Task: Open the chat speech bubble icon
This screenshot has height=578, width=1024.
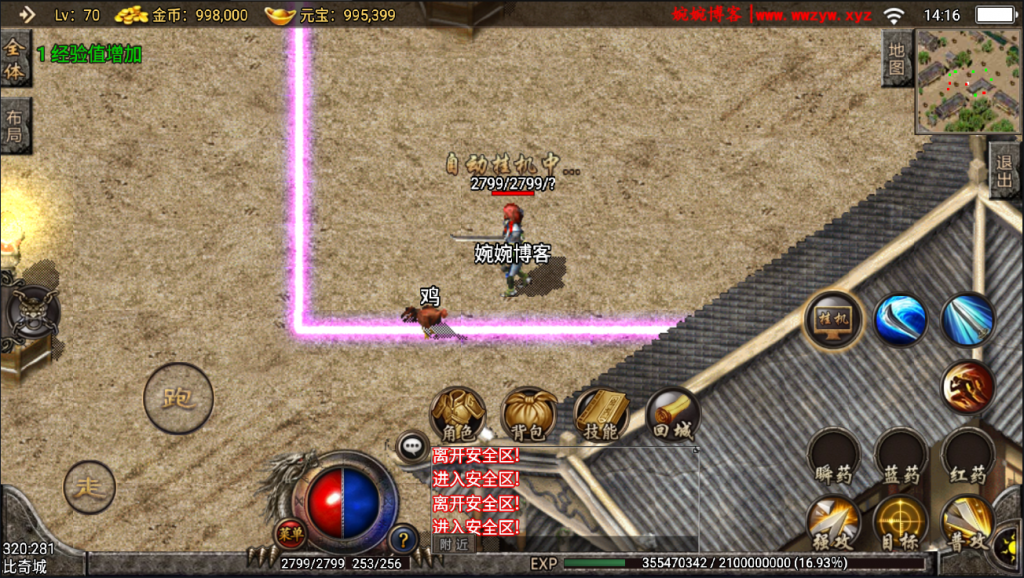Action: pos(412,446)
